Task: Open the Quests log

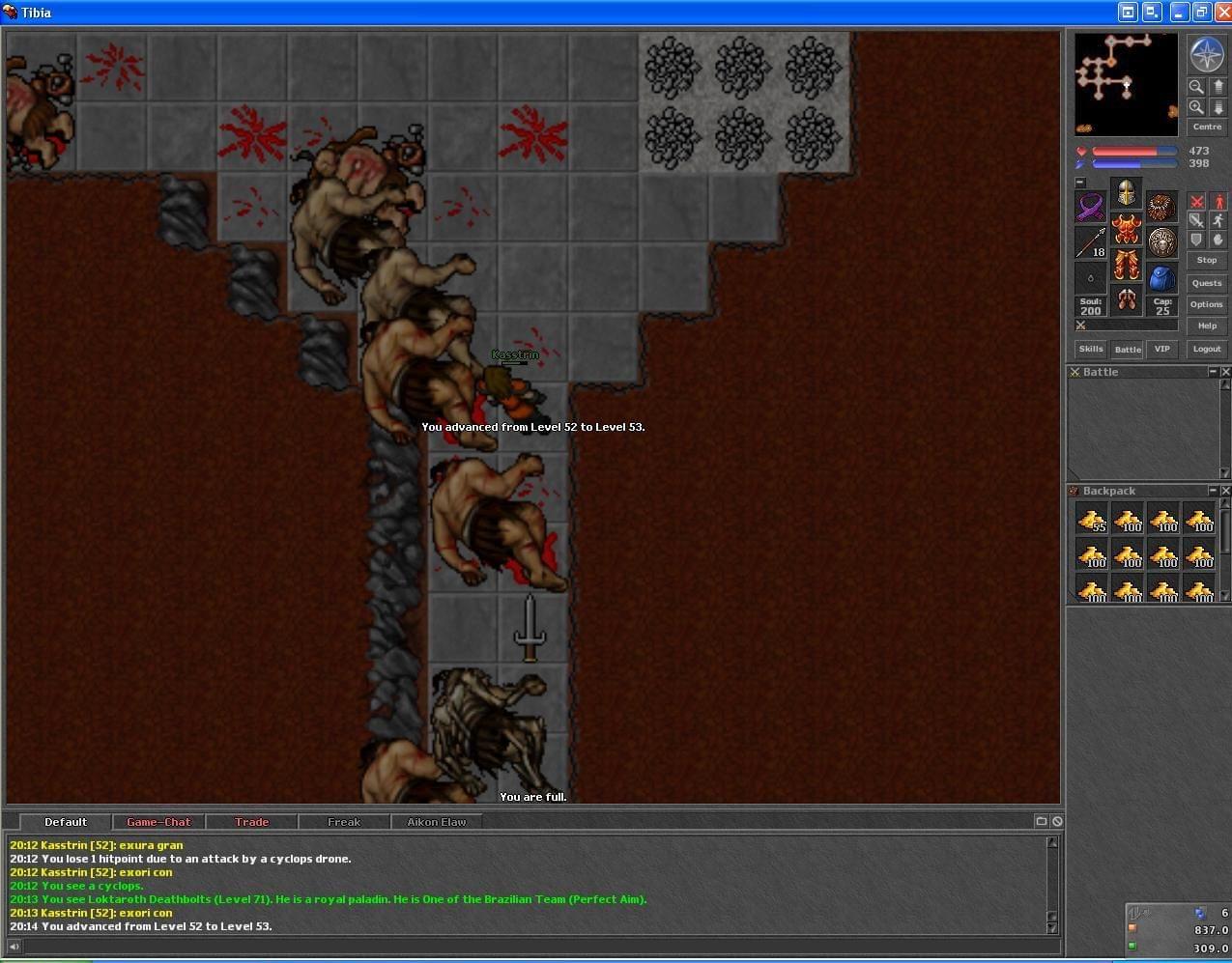Action: (1206, 283)
